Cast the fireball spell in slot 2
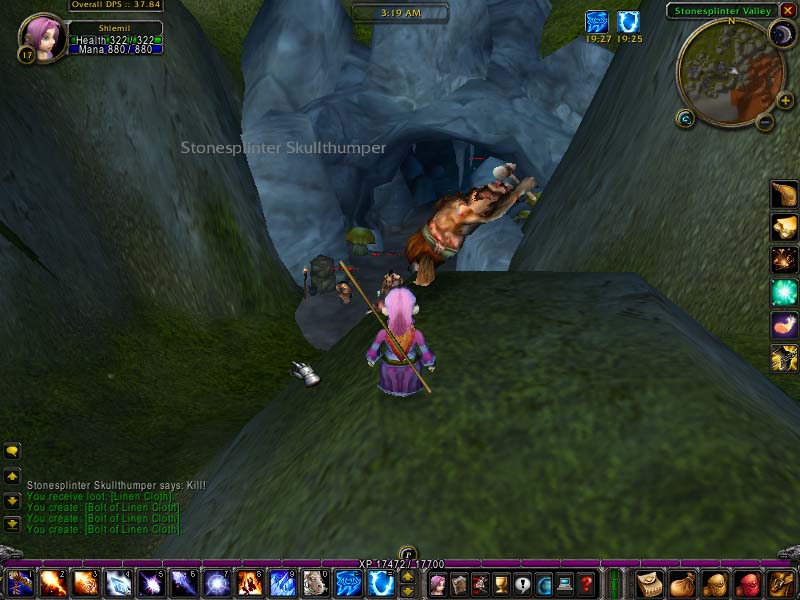This screenshot has width=800, height=600. pyautogui.click(x=52, y=583)
